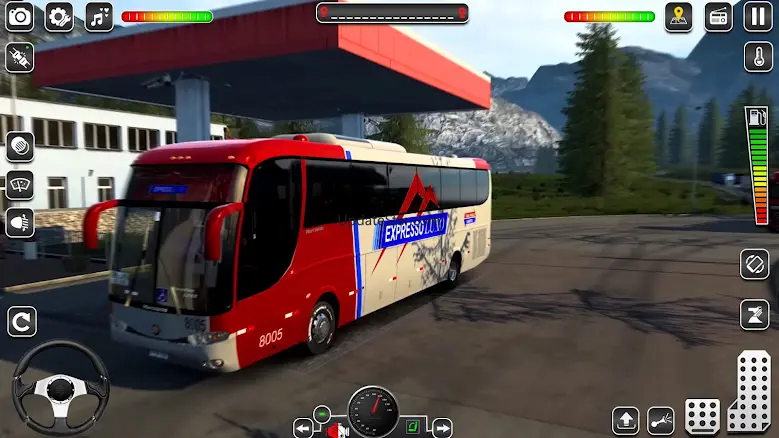The image size is (779, 438).
Task: Tap the screen rotate icon button
Action: (755, 264)
